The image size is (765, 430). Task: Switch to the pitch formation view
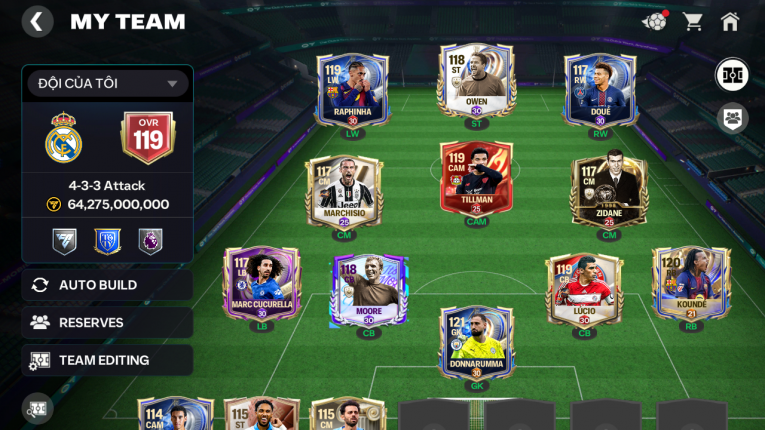(x=732, y=75)
